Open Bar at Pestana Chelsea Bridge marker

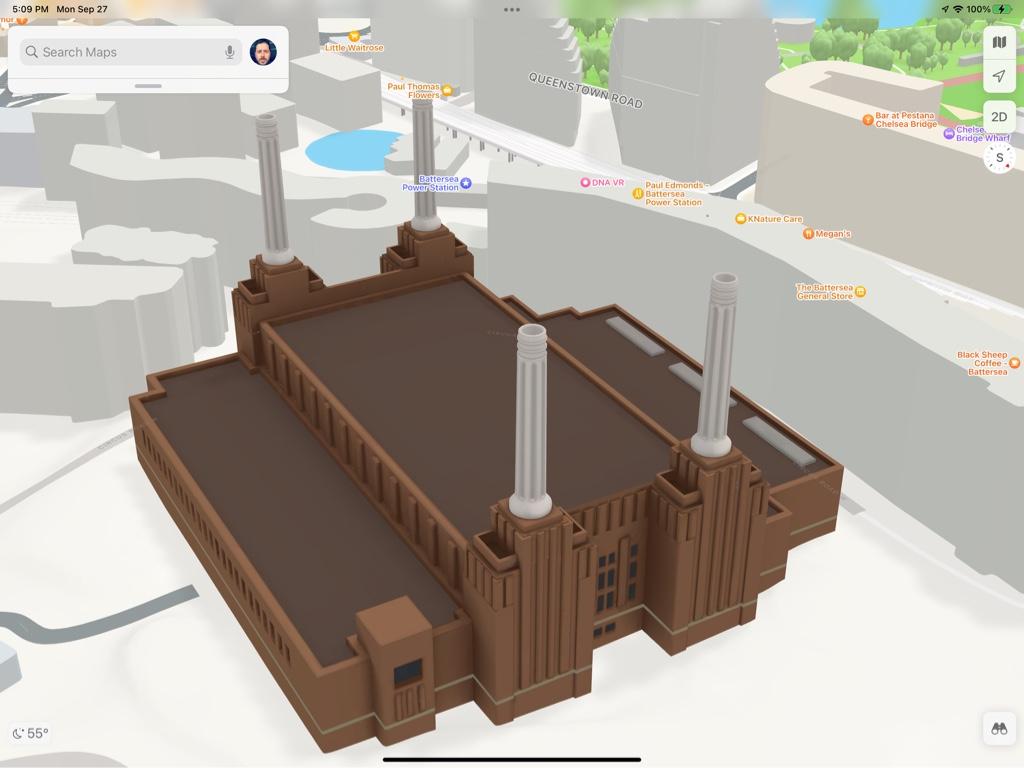click(868, 120)
